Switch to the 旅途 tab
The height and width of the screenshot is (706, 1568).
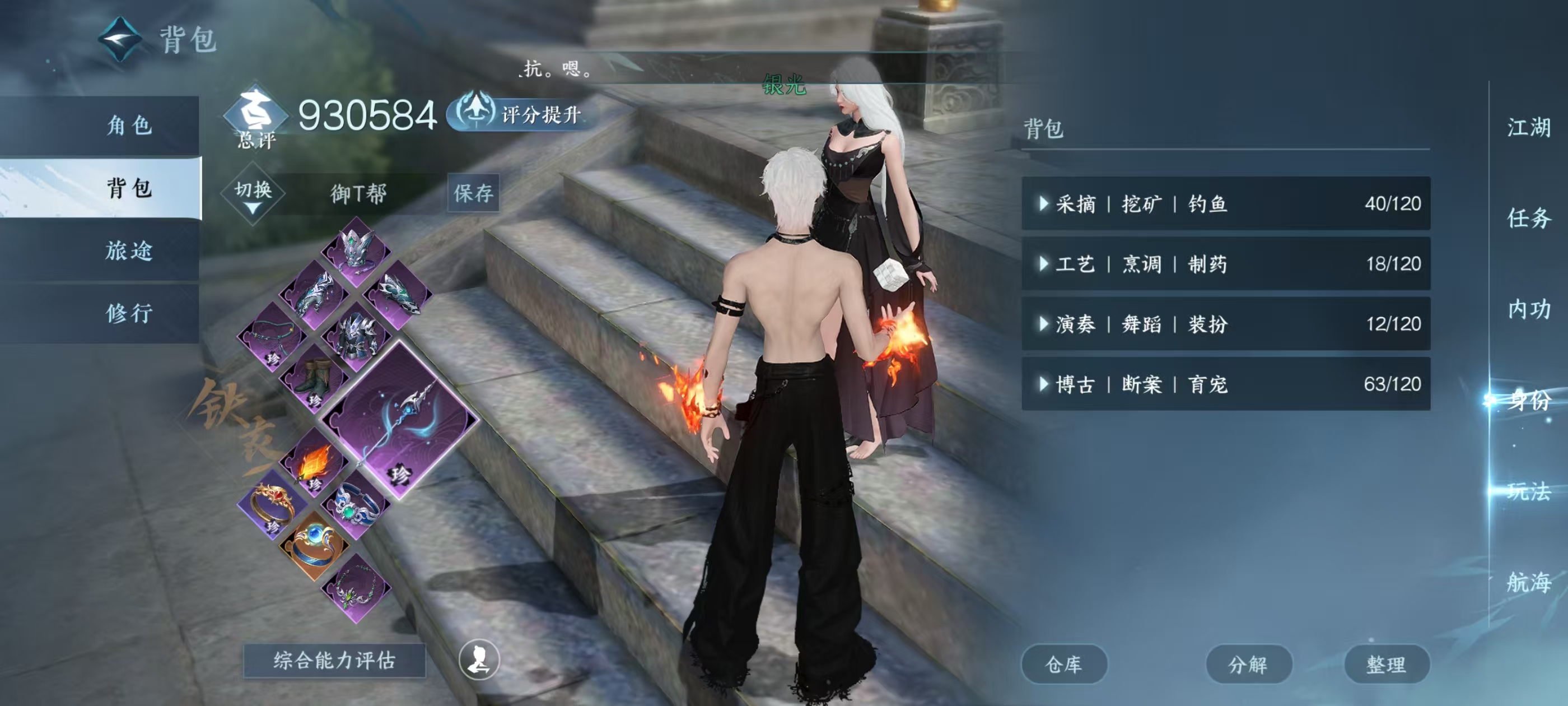pos(129,250)
